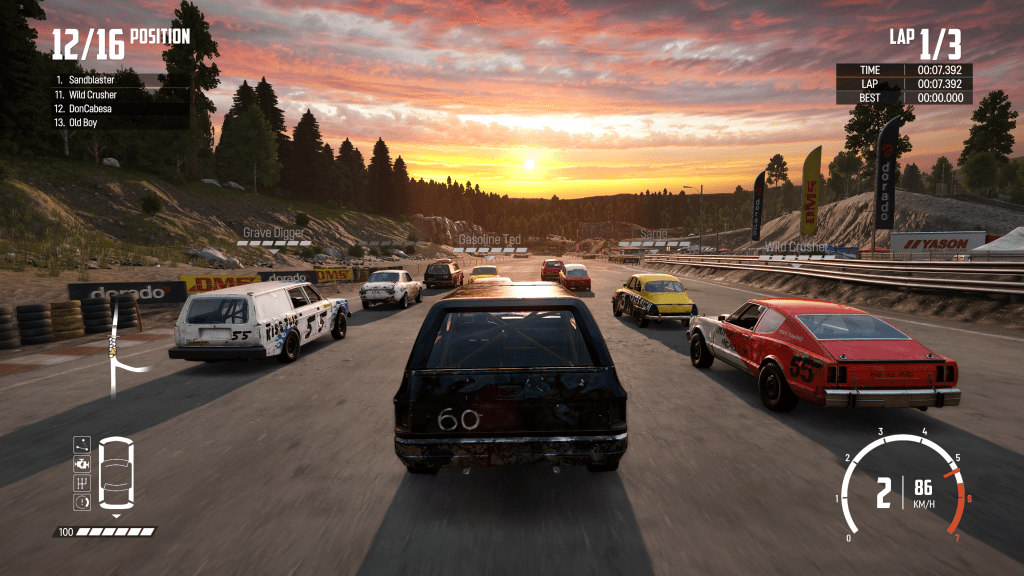Select the engine damage icon
1024x576 pixels.
pyautogui.click(x=81, y=463)
